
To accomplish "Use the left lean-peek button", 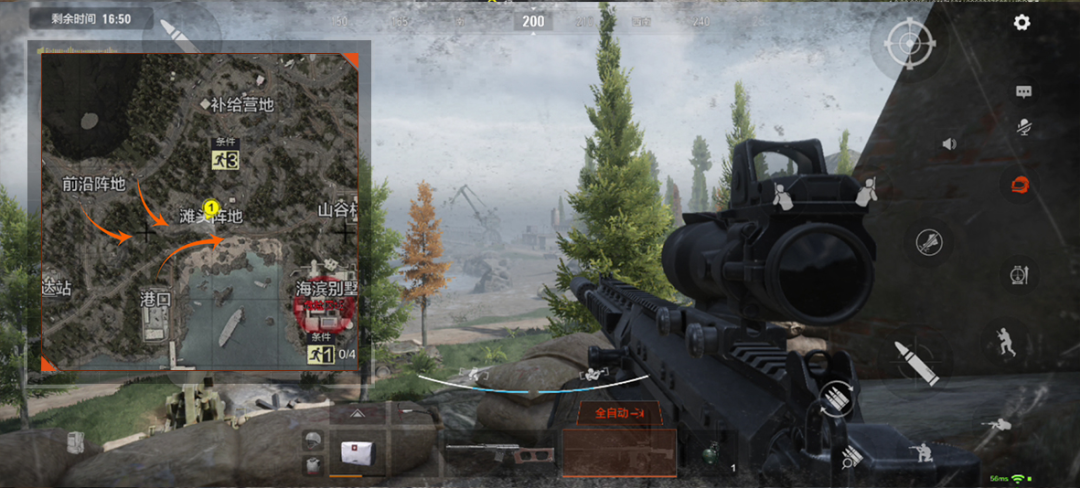I will (x=783, y=194).
